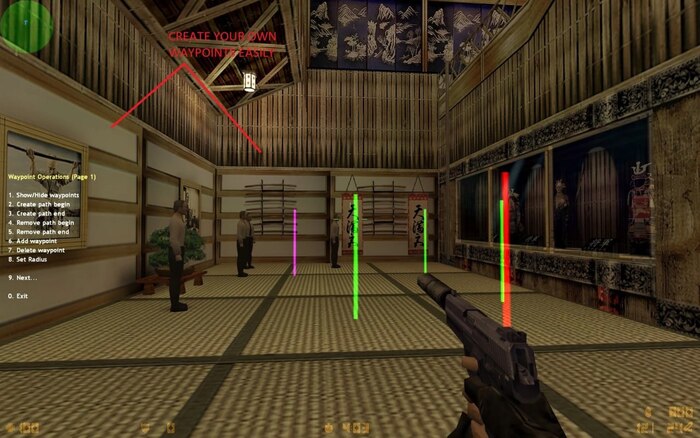Viewport: 700px width, 438px height.
Task: Toggle Show/Hide waypoints menu entry
Action: tap(43, 194)
